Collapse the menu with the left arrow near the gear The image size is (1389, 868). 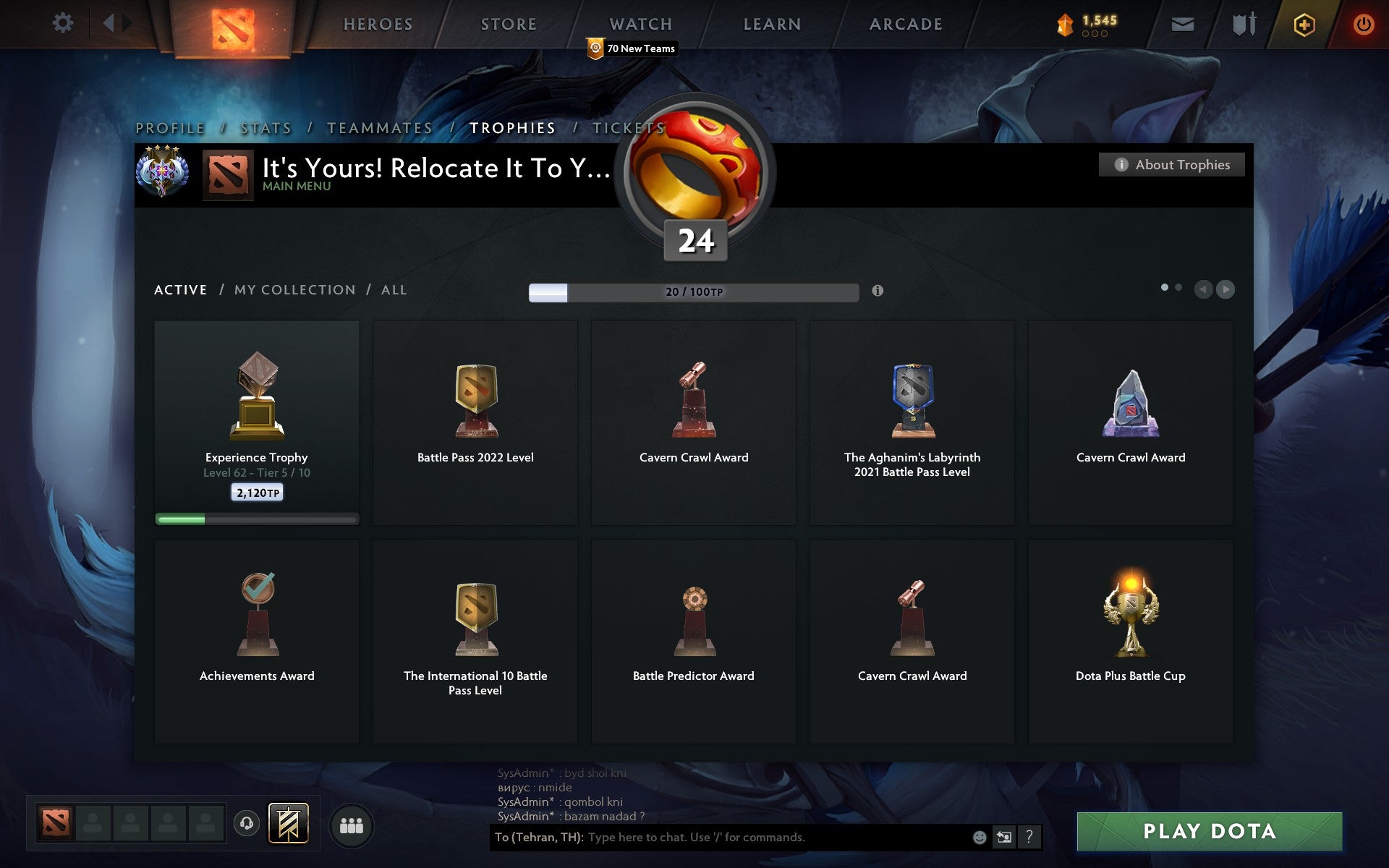pyautogui.click(x=109, y=23)
